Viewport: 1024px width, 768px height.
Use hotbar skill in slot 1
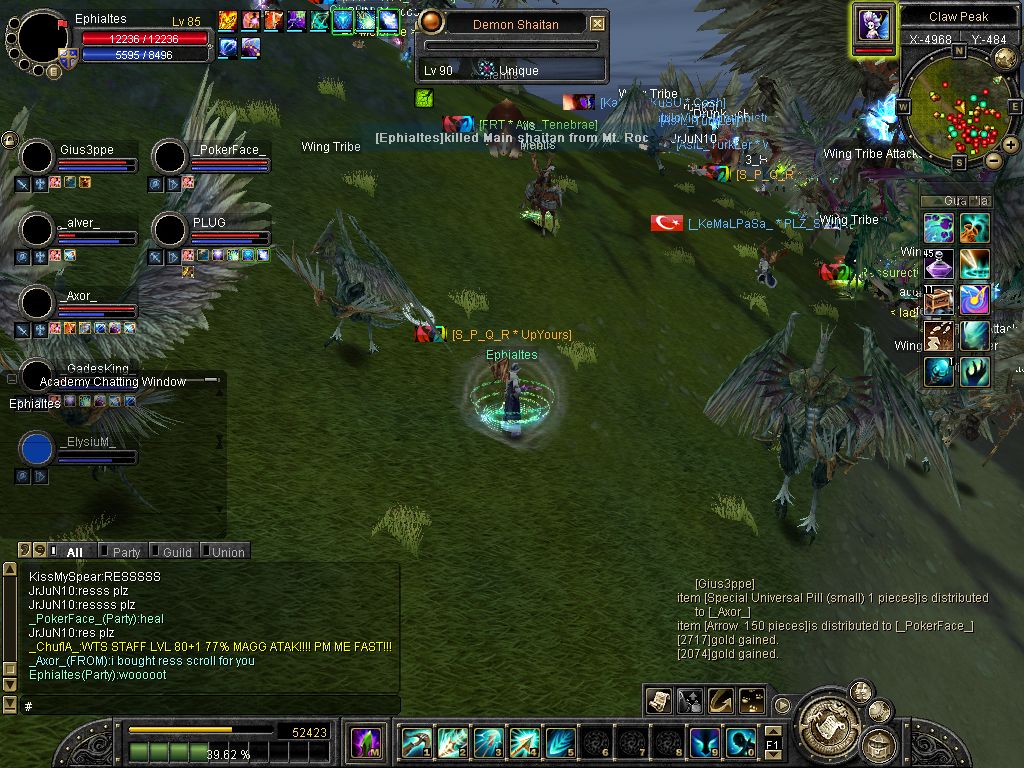click(415, 742)
